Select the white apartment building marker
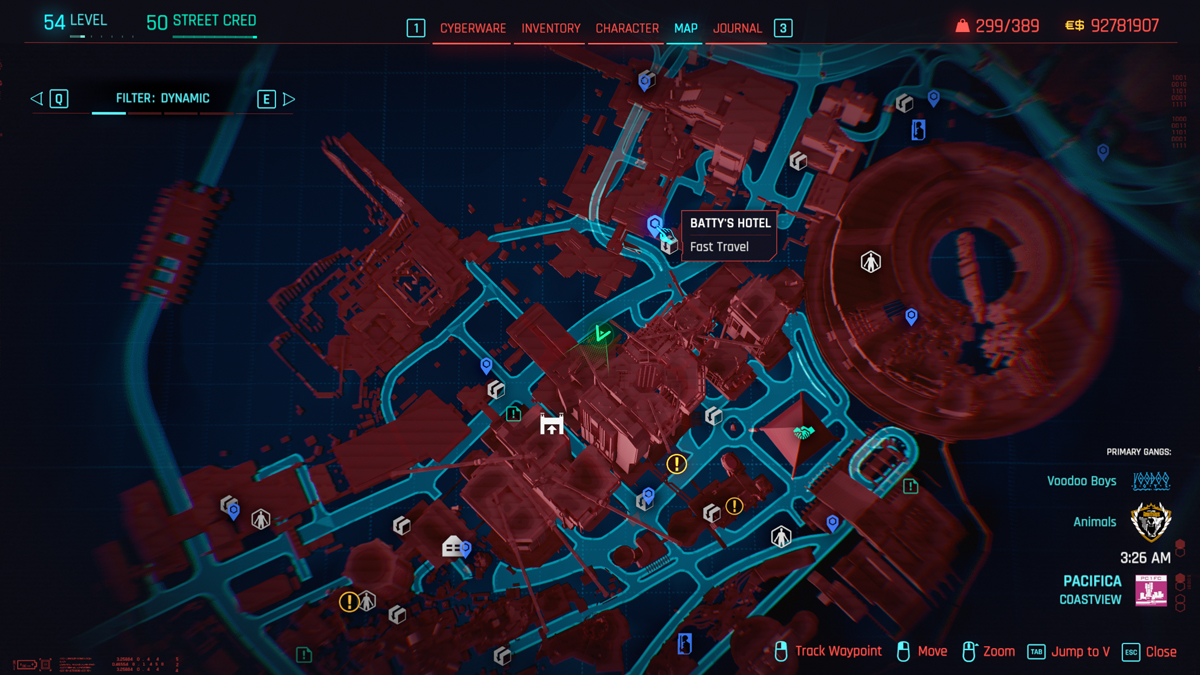The width and height of the screenshot is (1200, 675). click(452, 546)
